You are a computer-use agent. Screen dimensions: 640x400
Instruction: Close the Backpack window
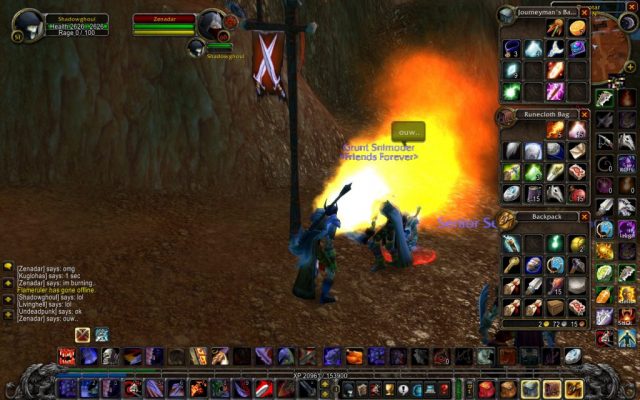coord(585,216)
